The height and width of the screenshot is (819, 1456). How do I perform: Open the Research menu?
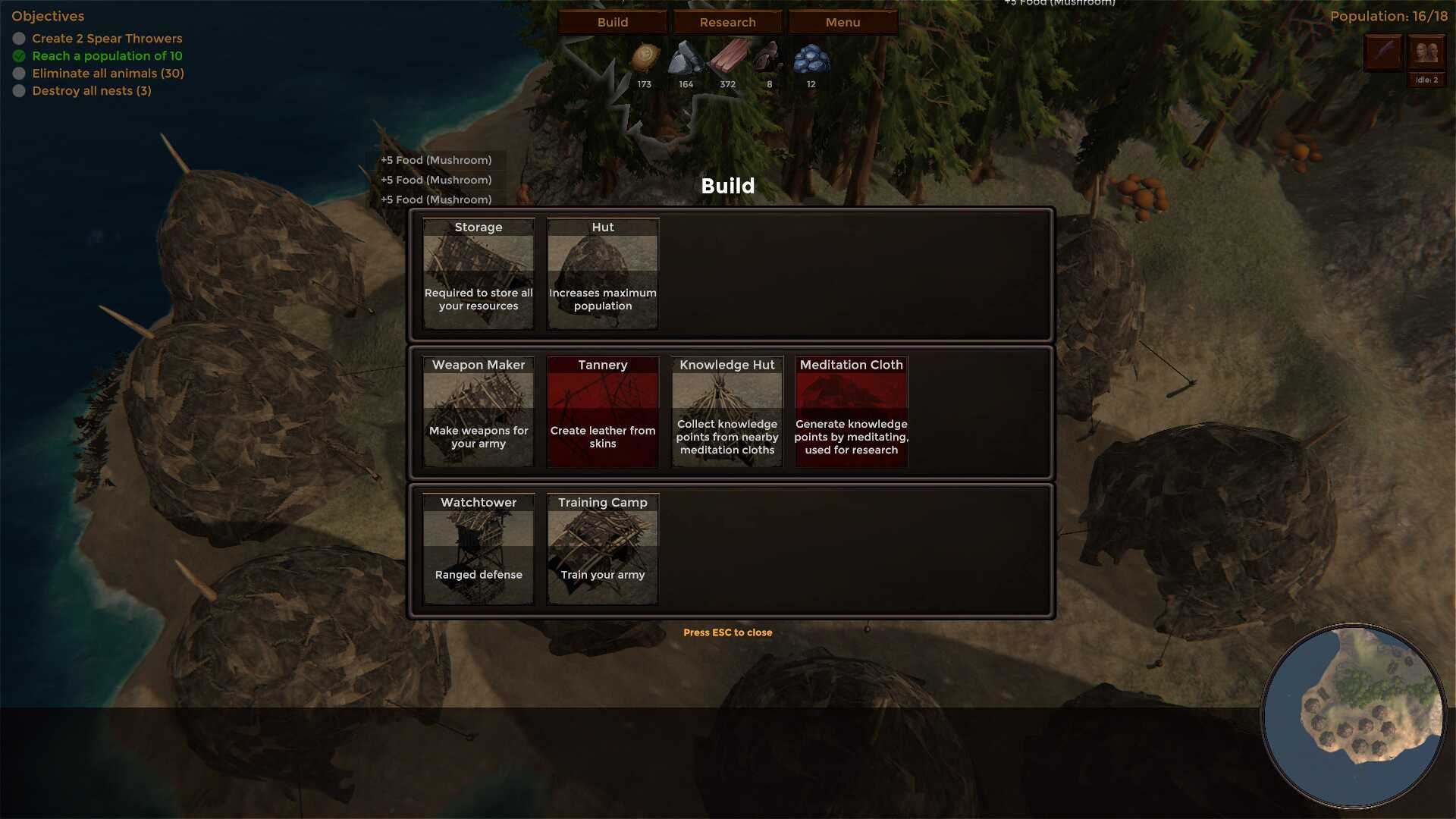(x=727, y=22)
